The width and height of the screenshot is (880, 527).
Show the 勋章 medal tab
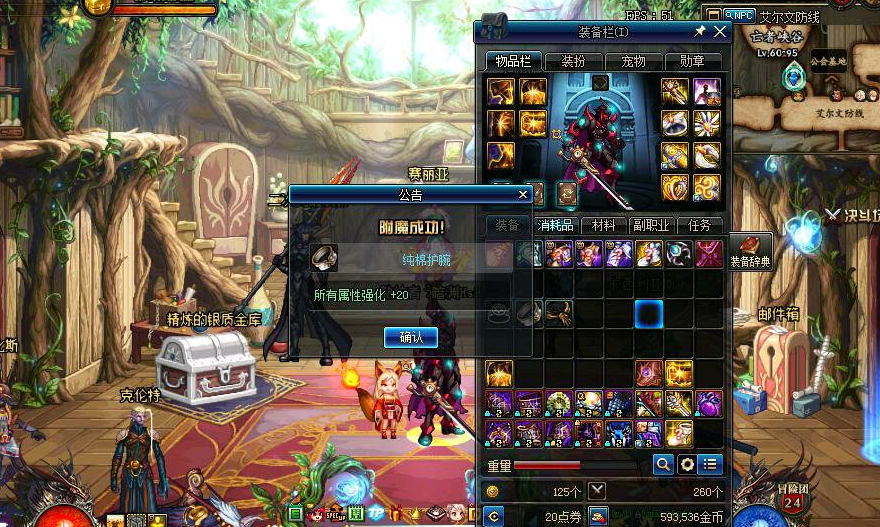click(693, 62)
